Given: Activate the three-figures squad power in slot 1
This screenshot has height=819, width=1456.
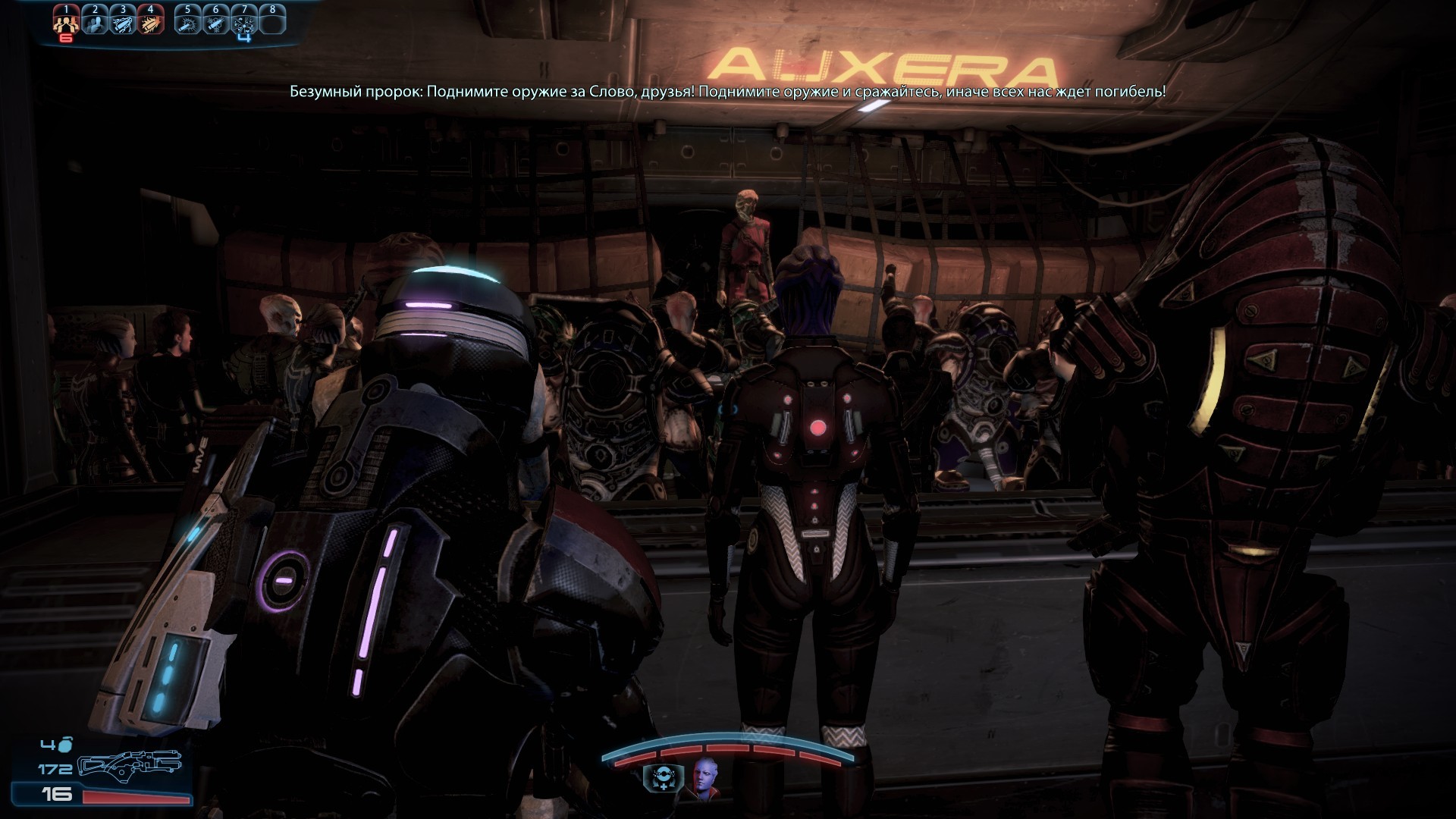Looking at the screenshot, I should pos(67,24).
